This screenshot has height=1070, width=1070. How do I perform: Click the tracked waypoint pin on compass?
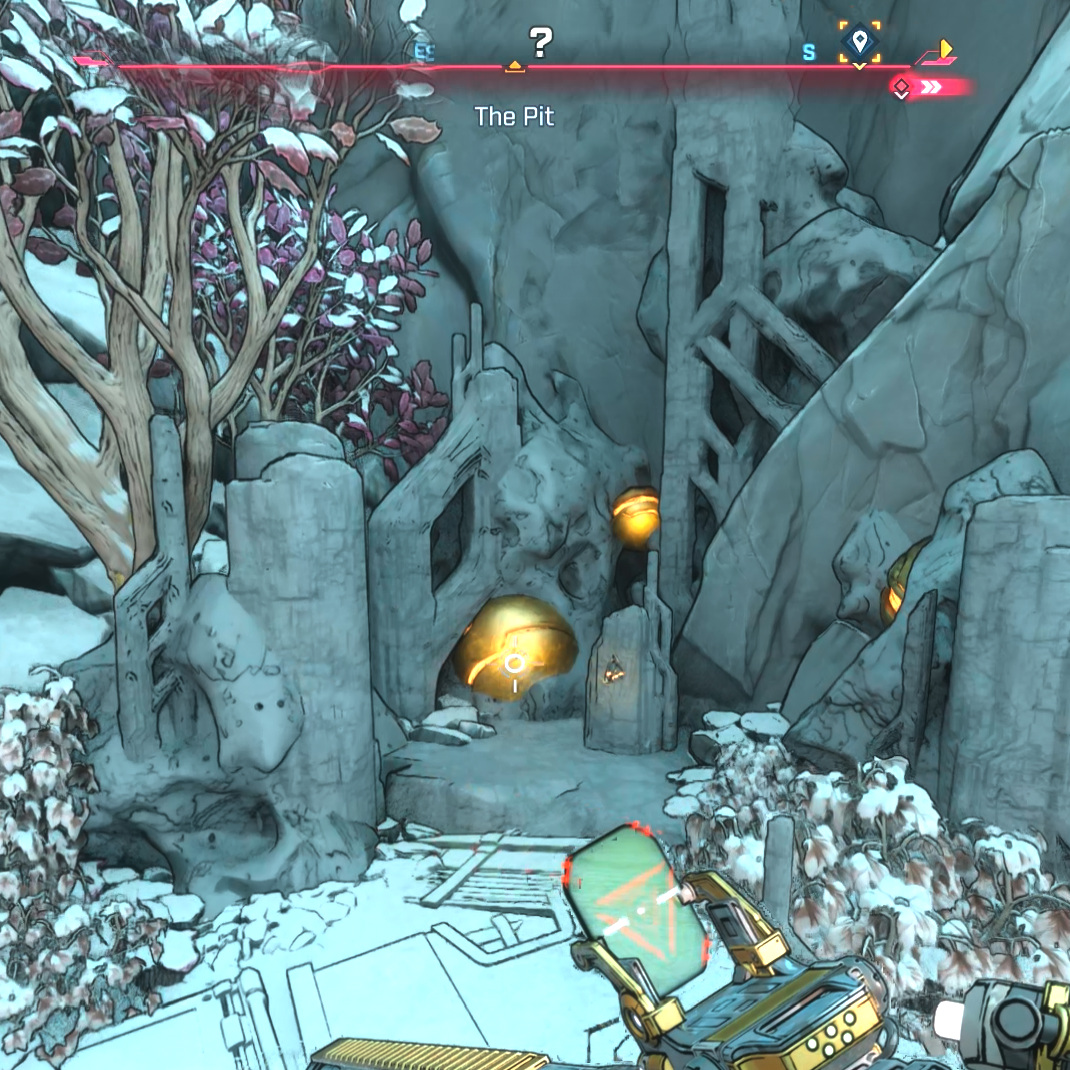[858, 42]
